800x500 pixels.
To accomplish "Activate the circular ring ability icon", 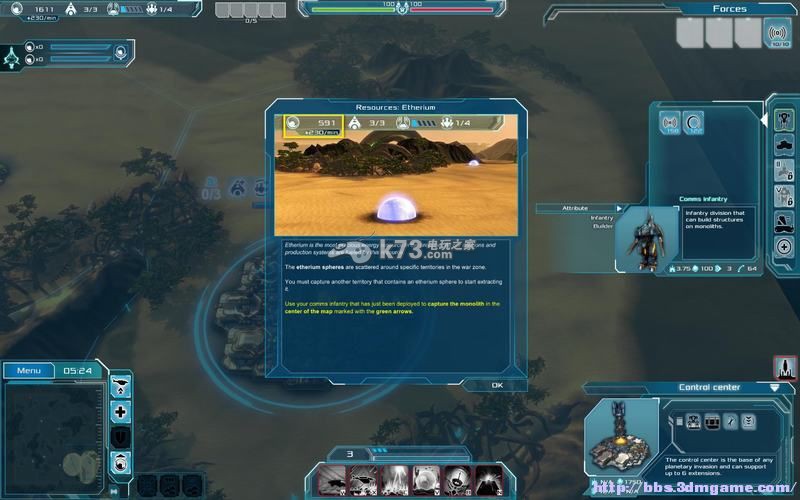I will coord(692,124).
